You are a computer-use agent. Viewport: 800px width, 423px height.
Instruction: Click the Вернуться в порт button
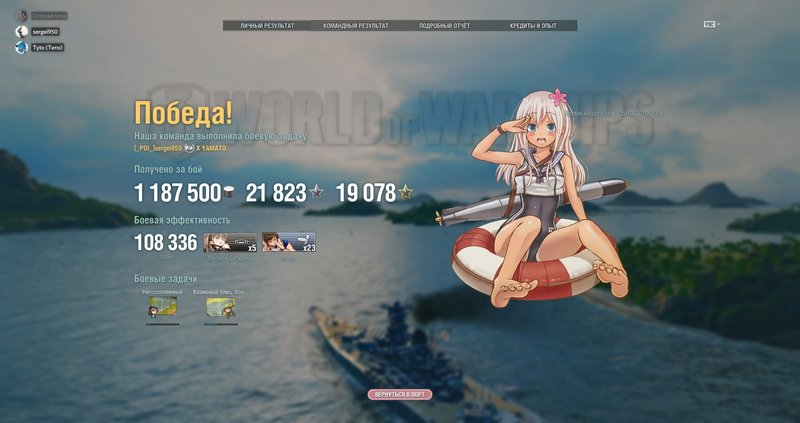pos(399,395)
